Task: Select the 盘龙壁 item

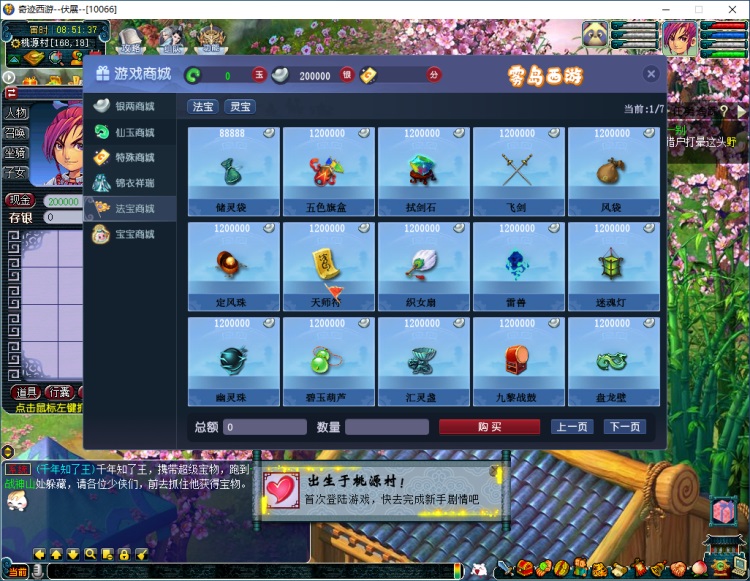Action: pyautogui.click(x=613, y=360)
